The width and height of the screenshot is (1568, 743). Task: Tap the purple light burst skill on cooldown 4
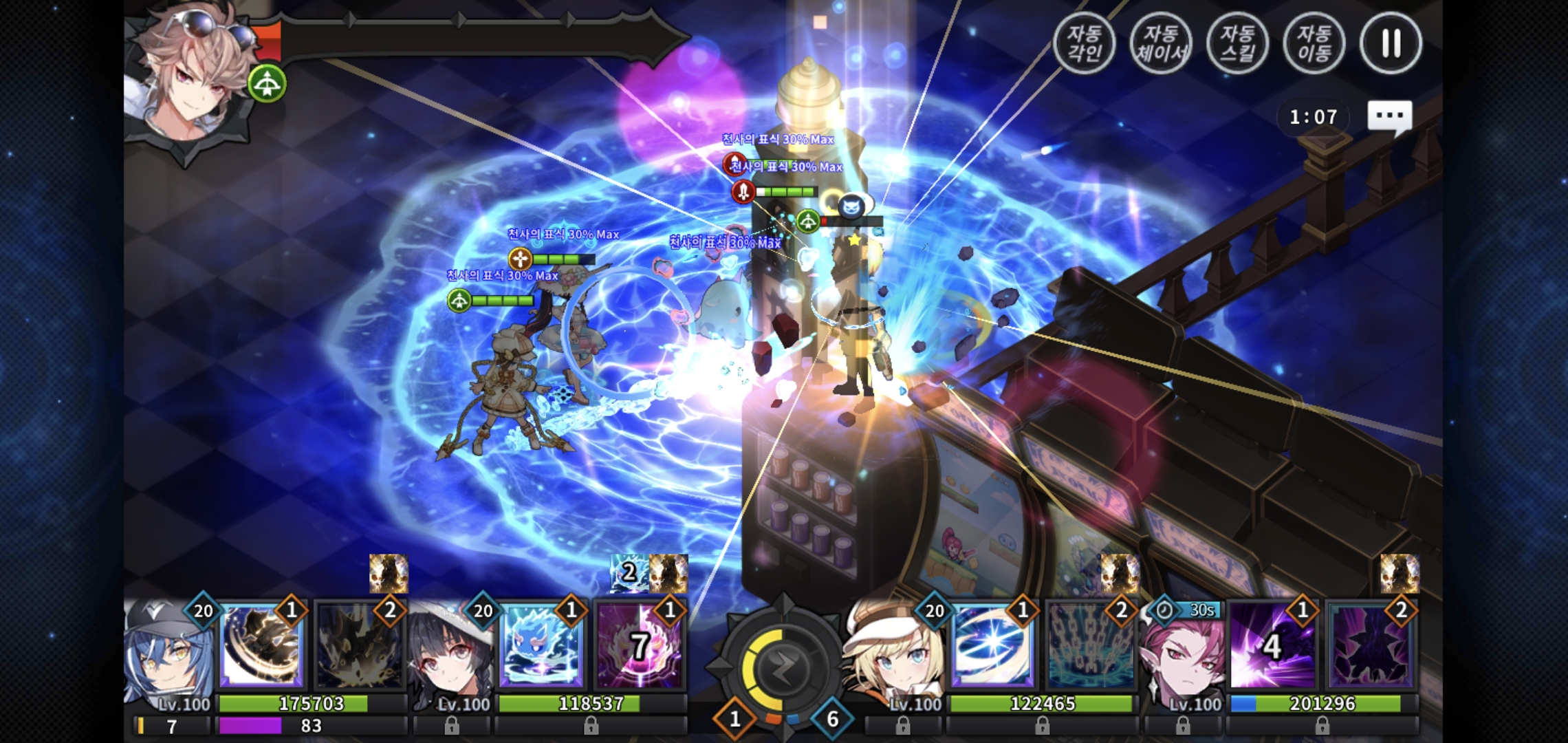1272,648
